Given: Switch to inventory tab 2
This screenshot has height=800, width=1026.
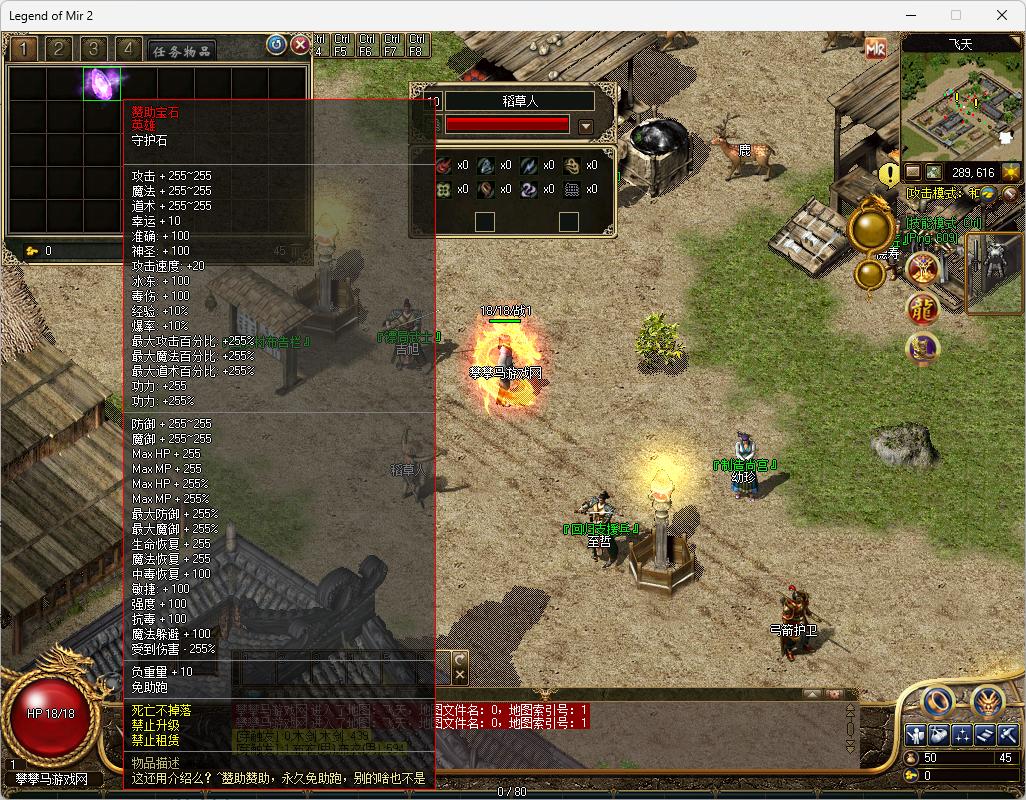Looking at the screenshot, I should [59, 49].
